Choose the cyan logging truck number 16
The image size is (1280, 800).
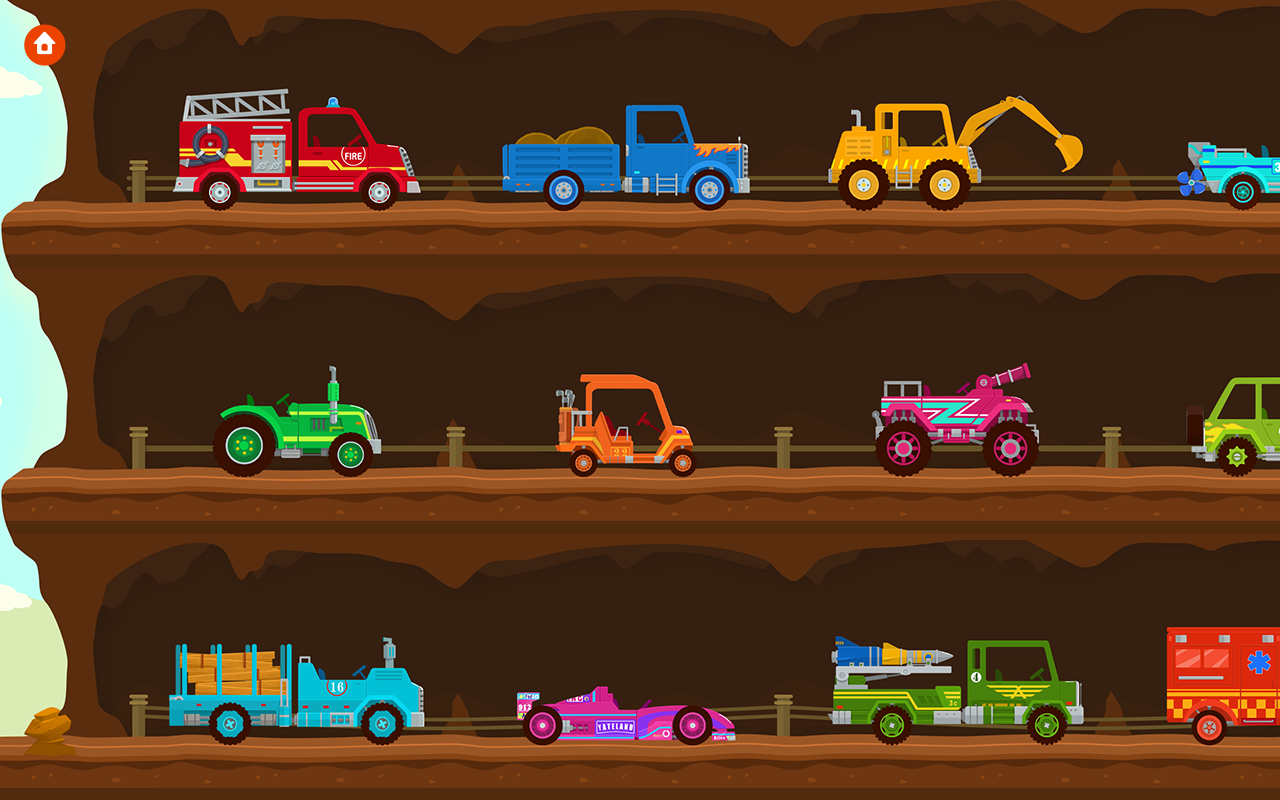click(290, 690)
